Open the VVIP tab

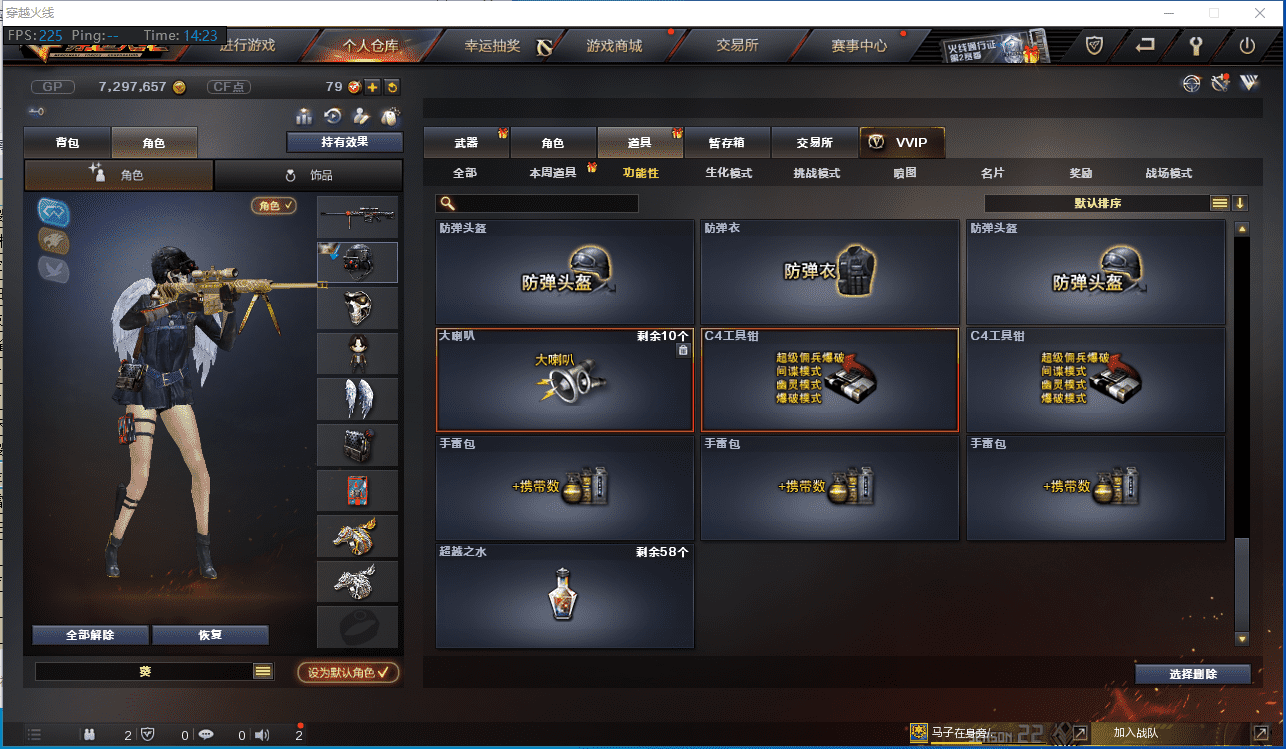coord(901,143)
